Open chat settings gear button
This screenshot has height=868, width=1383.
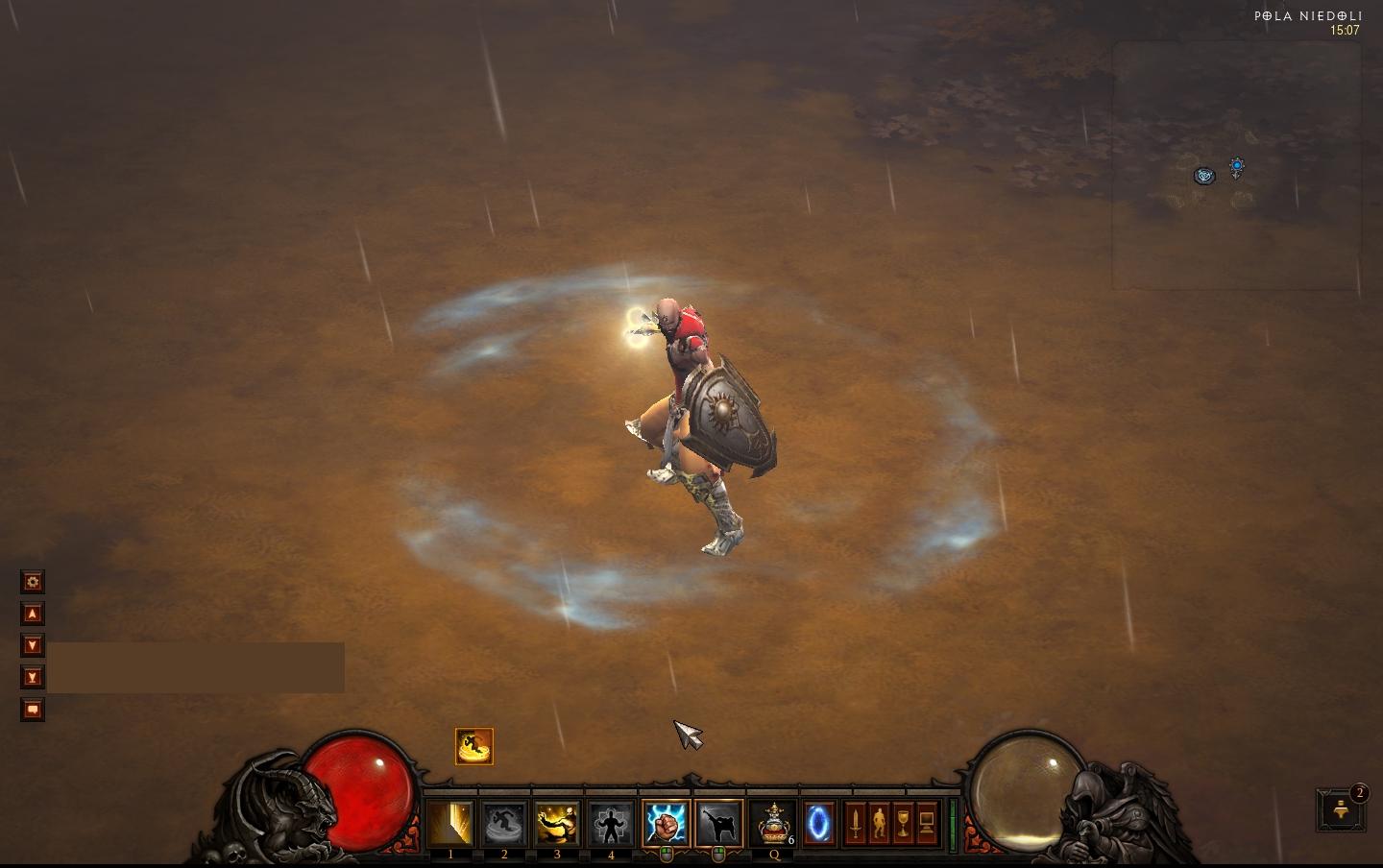(33, 582)
